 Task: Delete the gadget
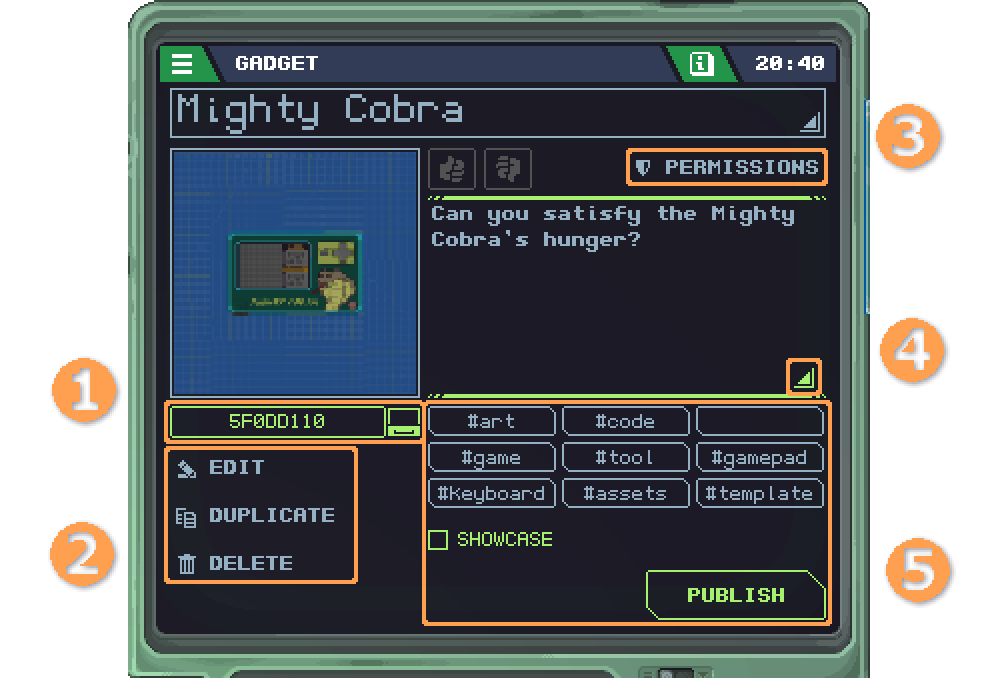point(250,564)
